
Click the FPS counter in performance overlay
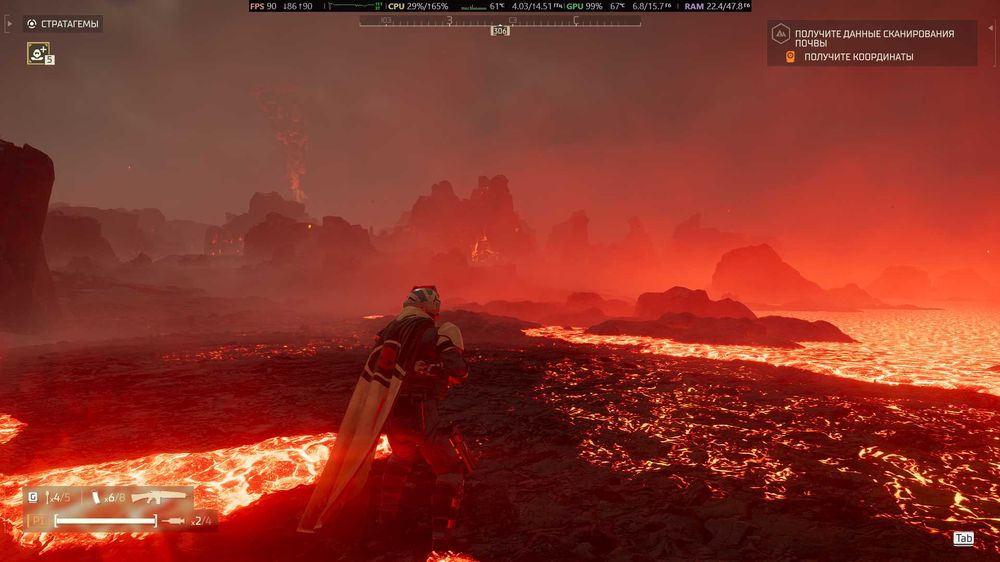264,6
